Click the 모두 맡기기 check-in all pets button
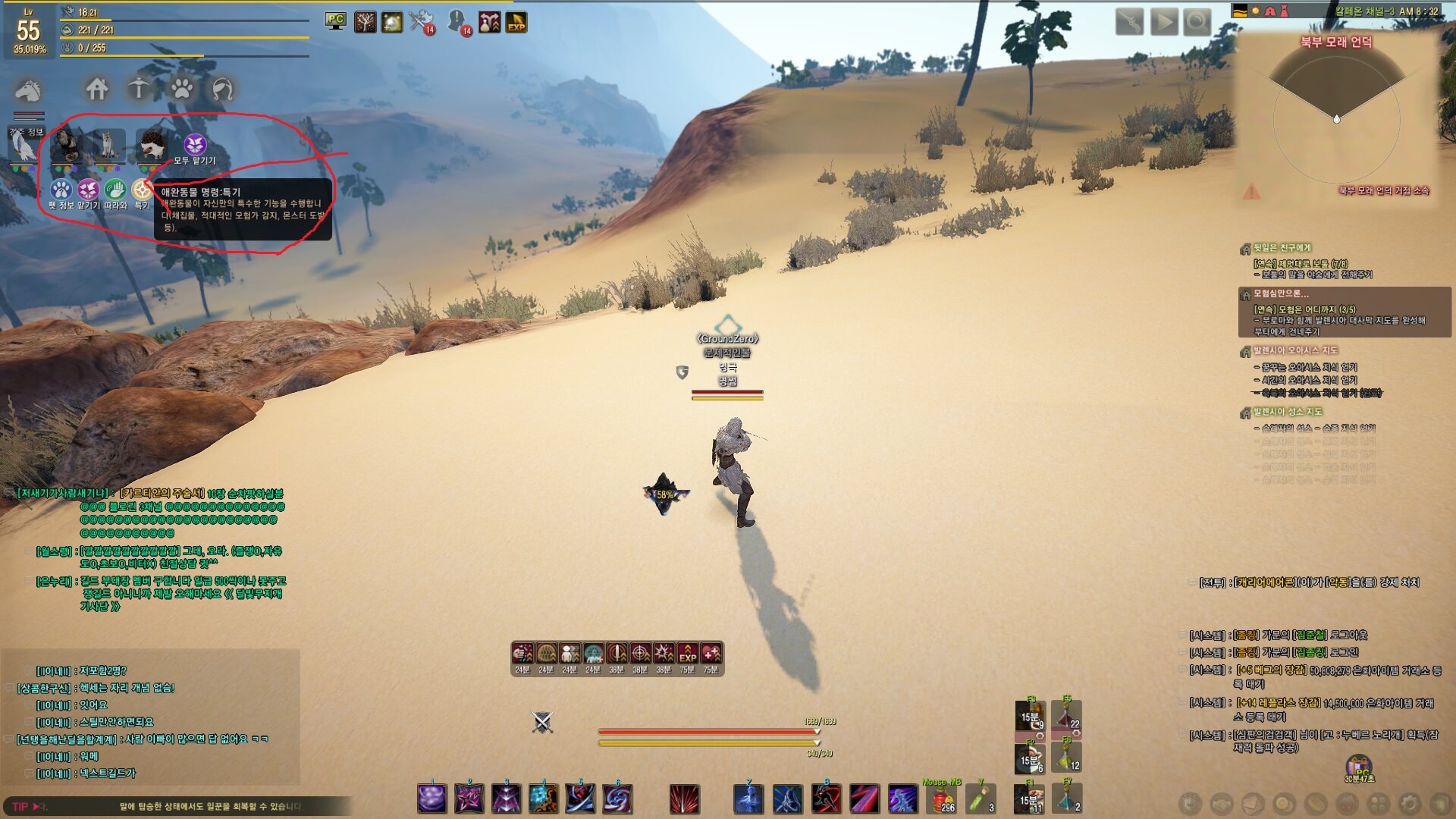This screenshot has width=1456, height=819. coord(195,145)
